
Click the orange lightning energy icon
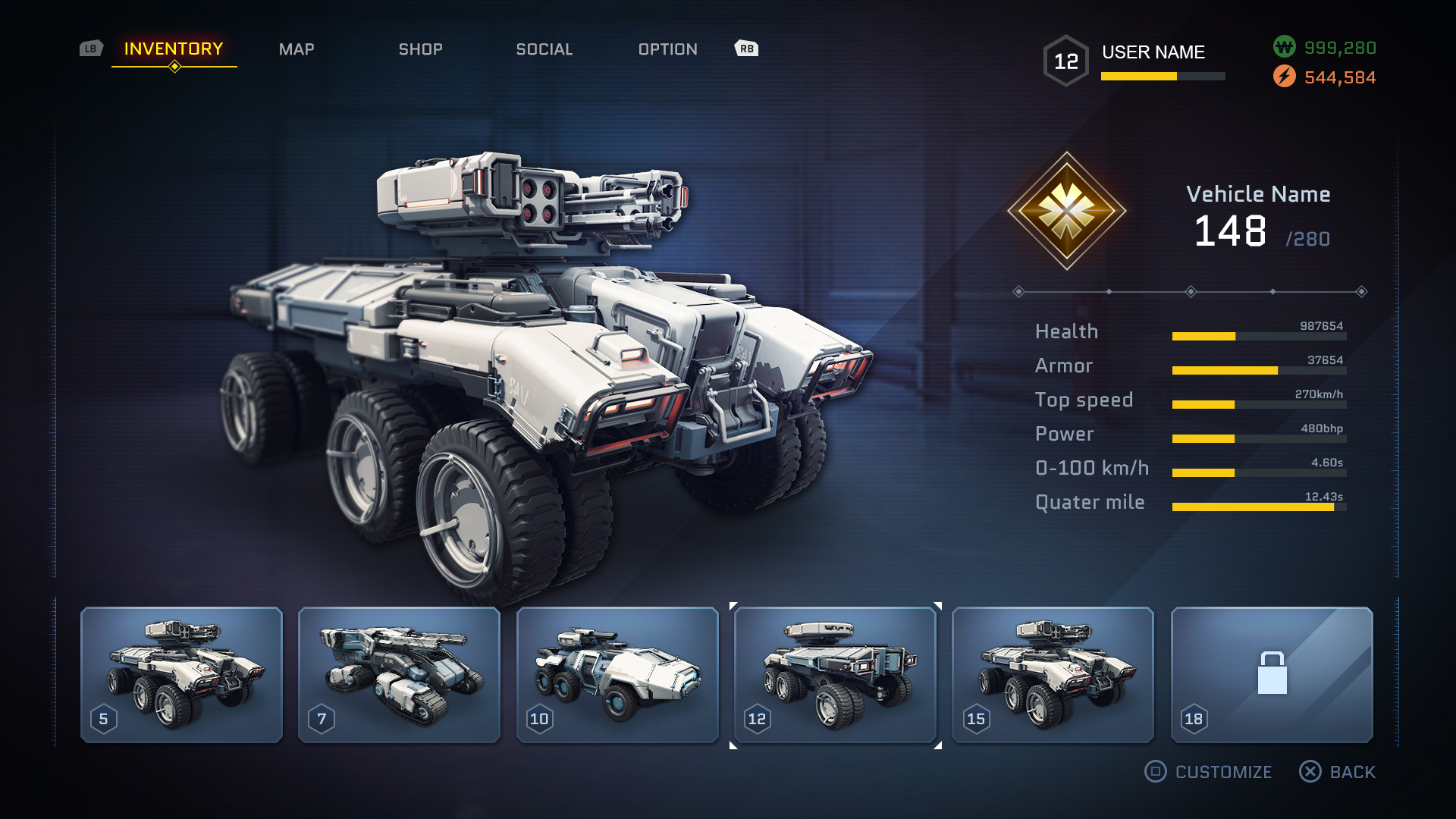click(1284, 77)
